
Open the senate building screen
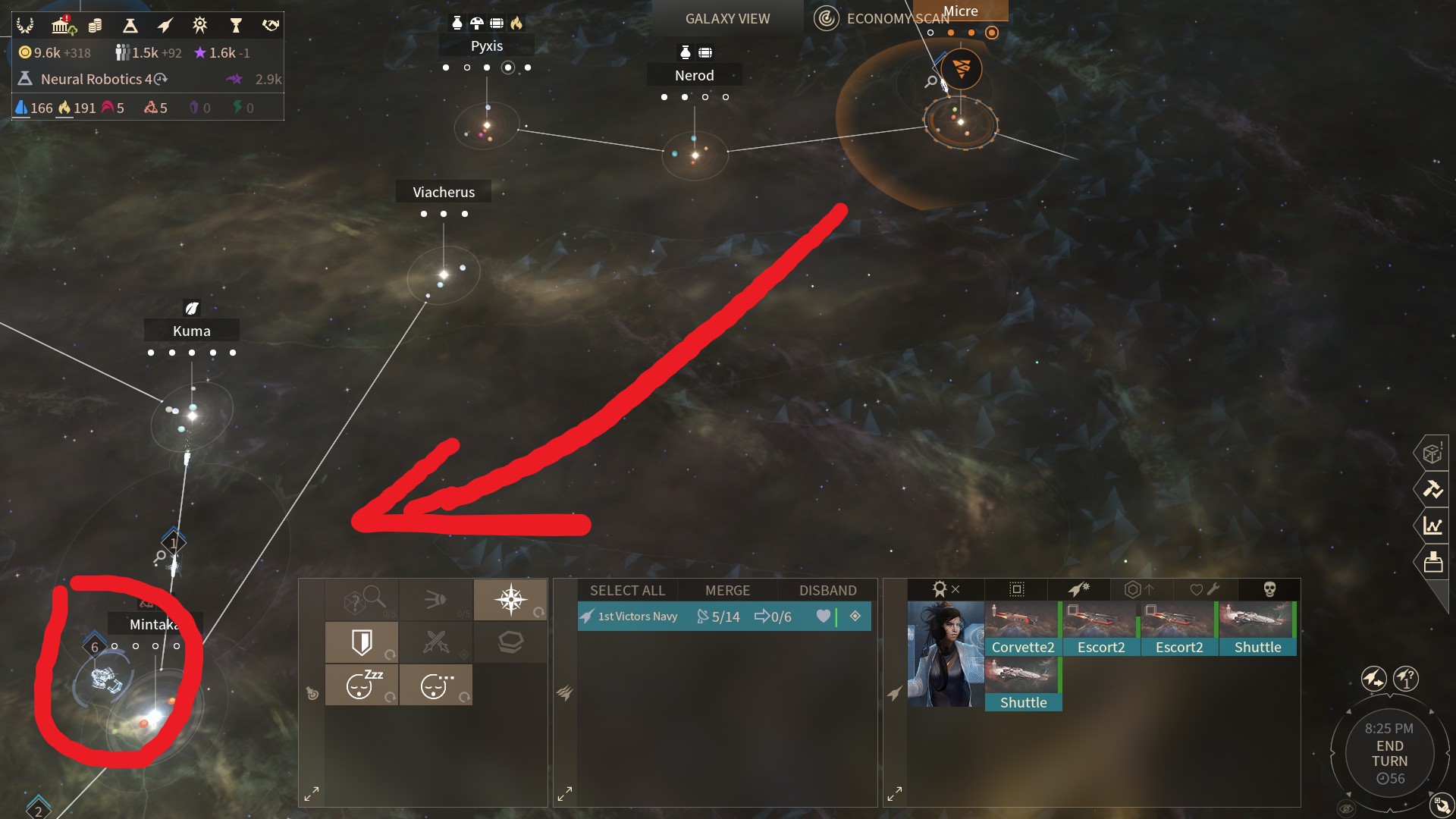point(61,27)
